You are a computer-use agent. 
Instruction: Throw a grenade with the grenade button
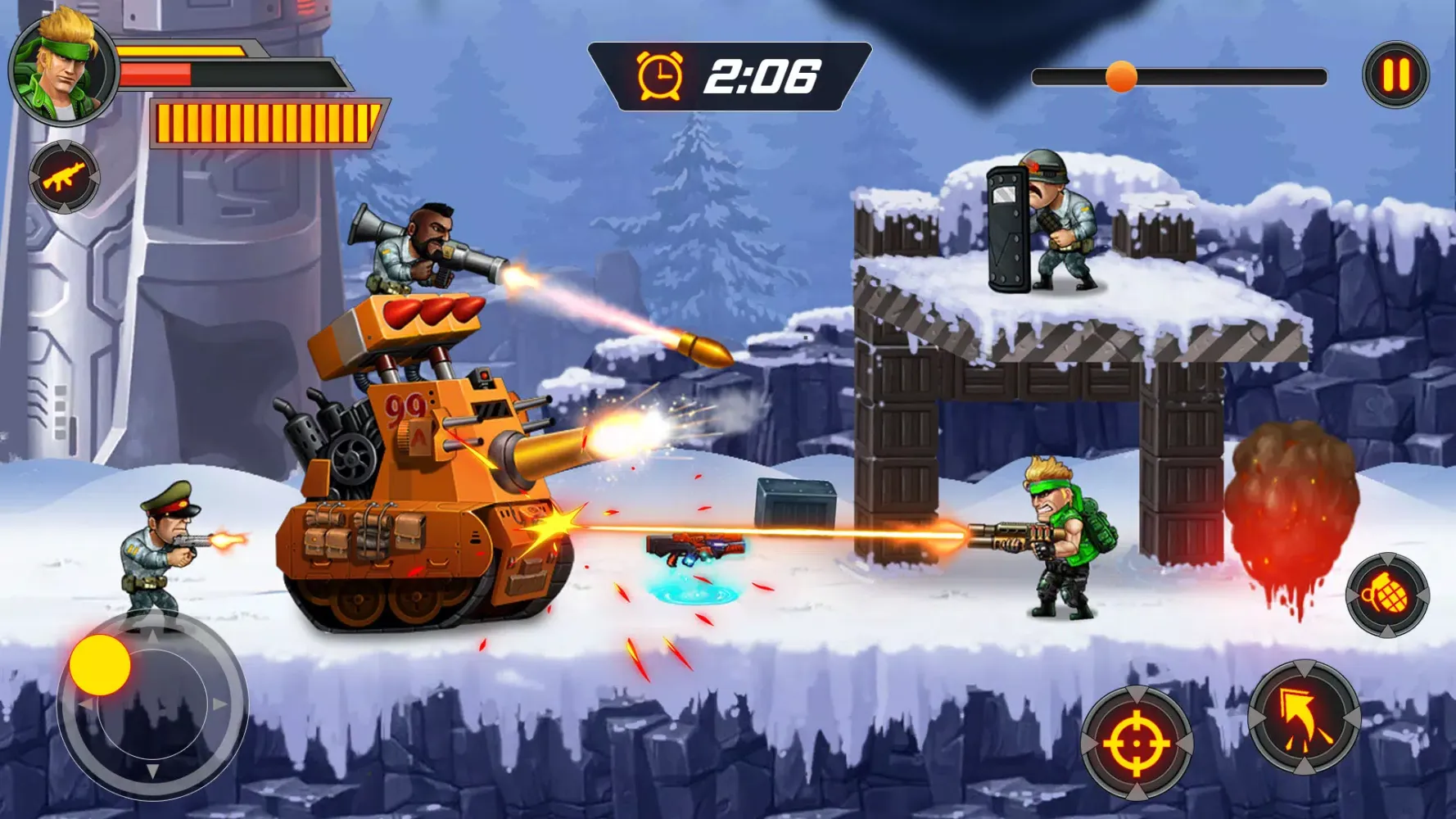coord(1387,595)
